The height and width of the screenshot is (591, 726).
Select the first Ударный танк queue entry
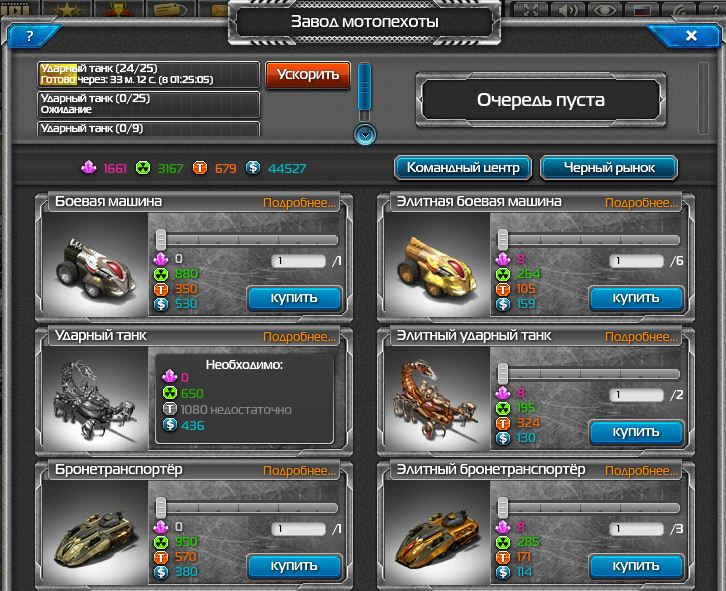click(x=148, y=74)
